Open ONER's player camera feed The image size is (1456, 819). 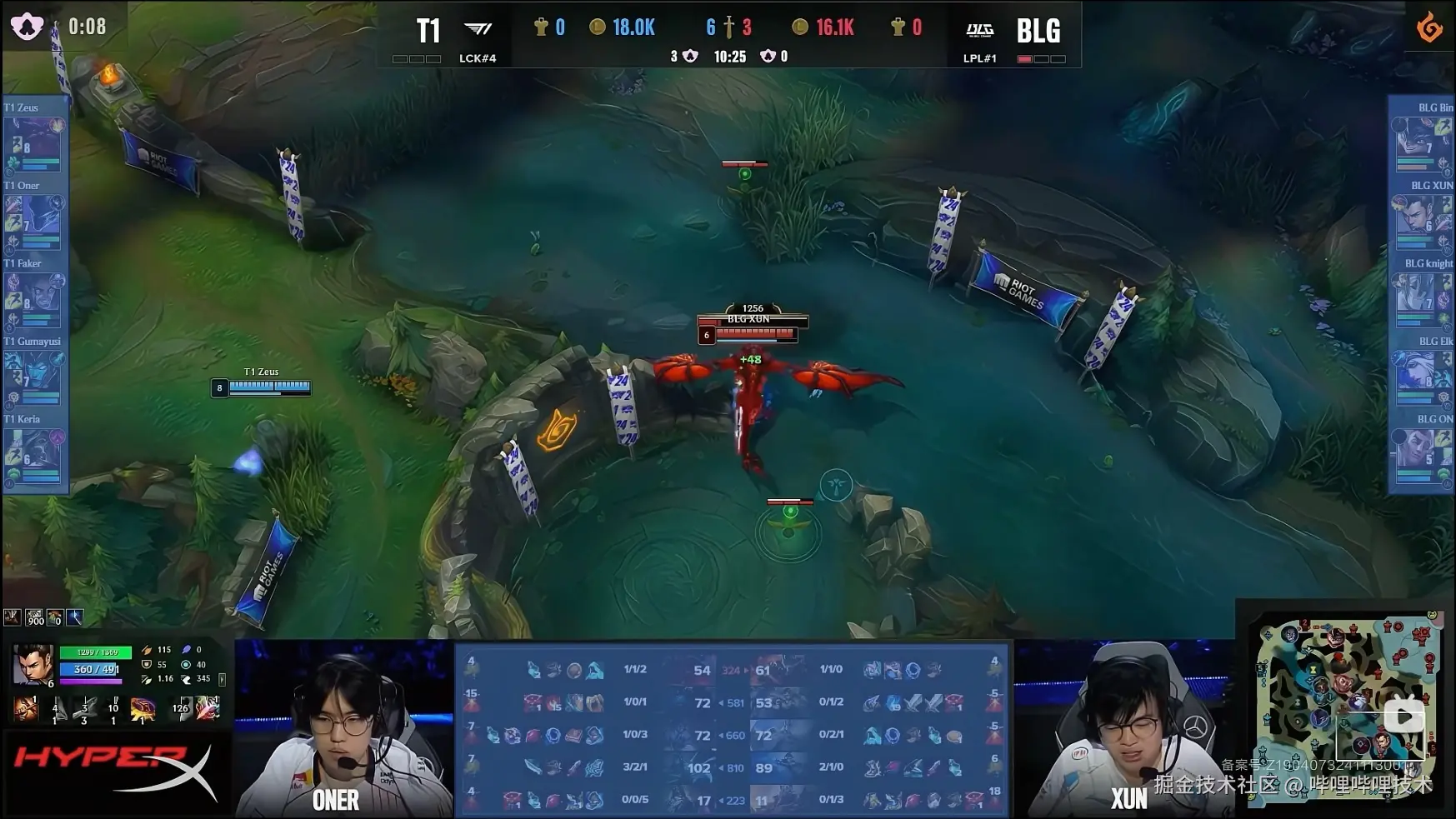pyautogui.click(x=343, y=729)
